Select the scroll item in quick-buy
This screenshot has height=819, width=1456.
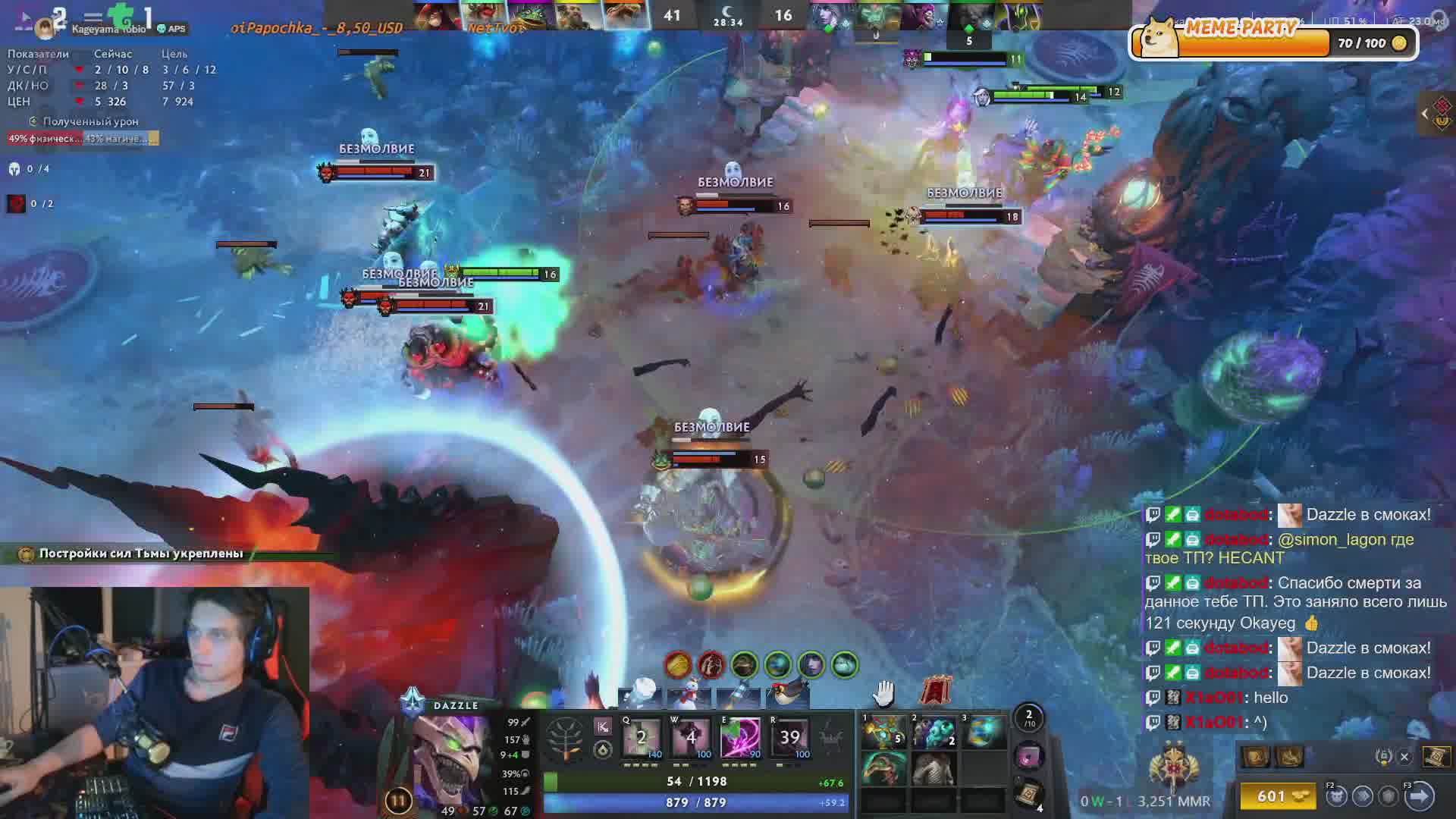click(x=1436, y=756)
